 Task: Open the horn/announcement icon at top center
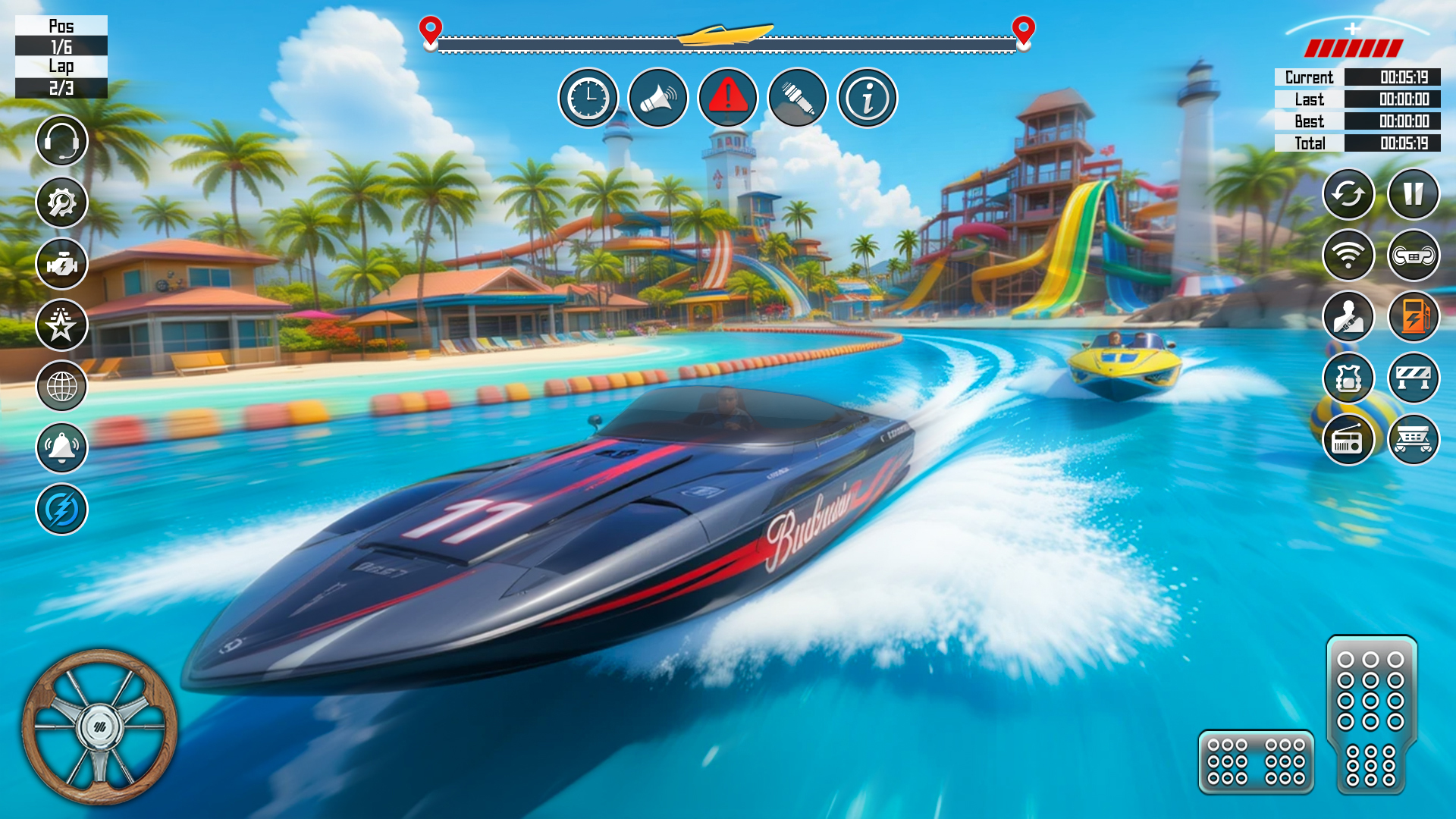click(x=658, y=98)
